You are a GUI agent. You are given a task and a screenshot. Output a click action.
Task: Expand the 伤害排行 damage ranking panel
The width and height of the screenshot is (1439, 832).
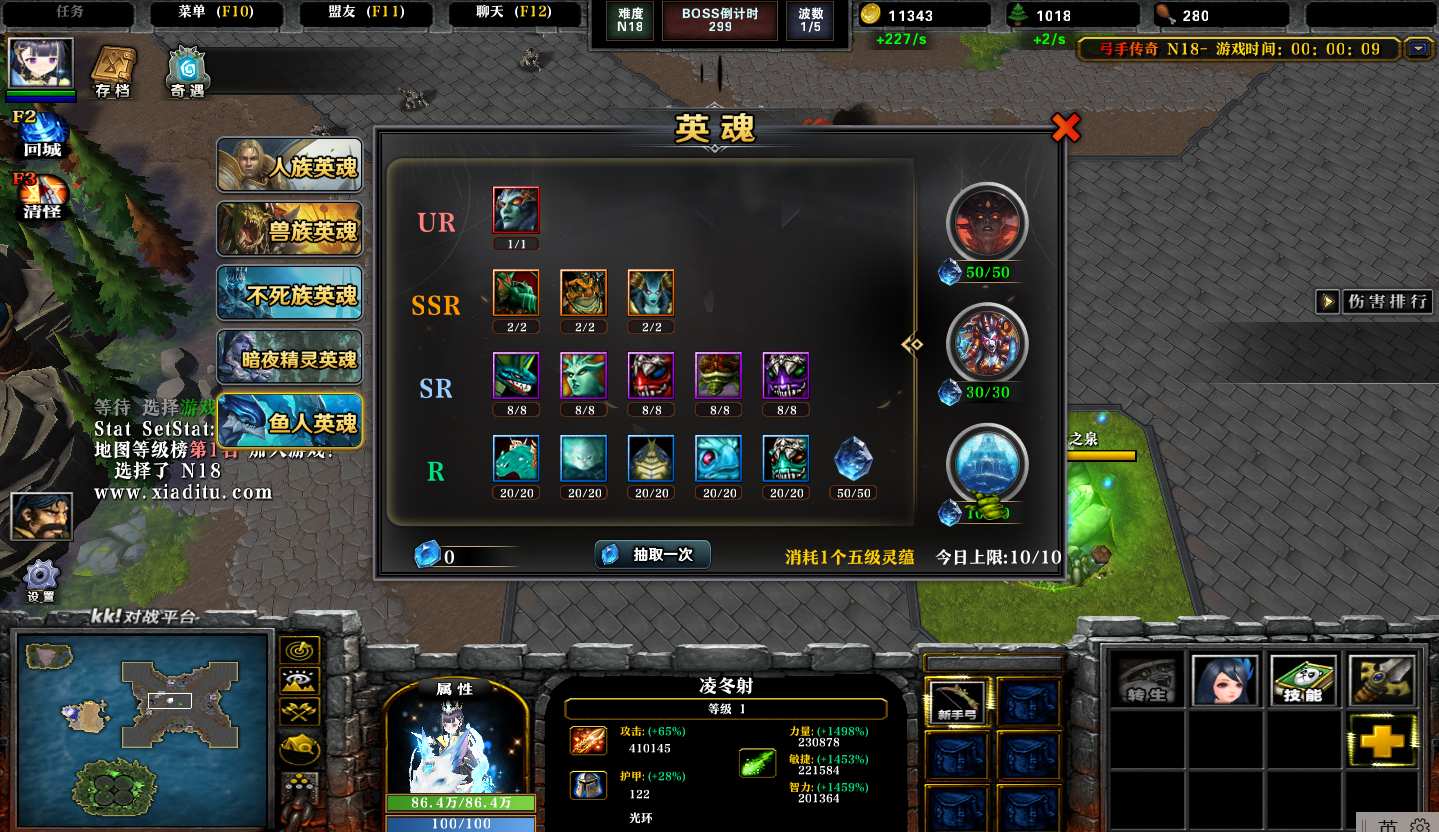coord(1375,301)
